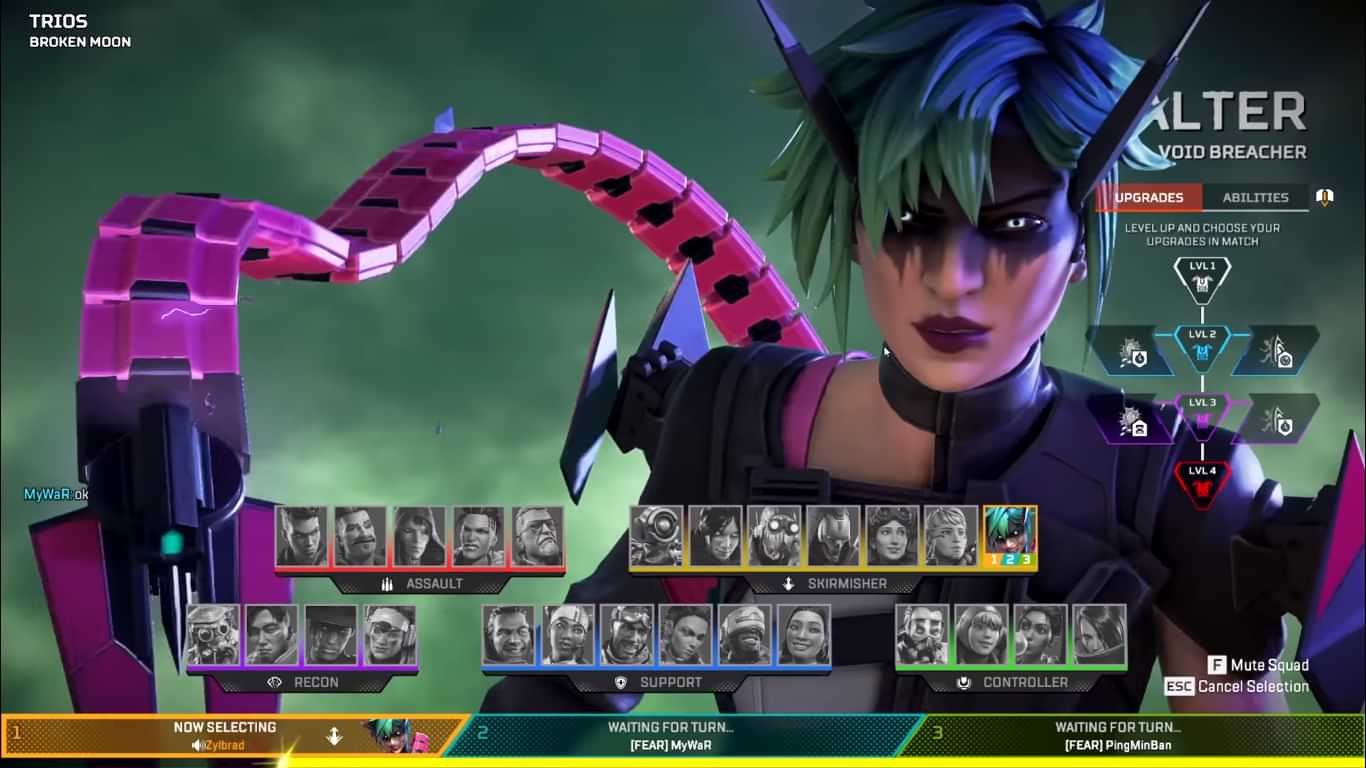Image resolution: width=1366 pixels, height=768 pixels.
Task: Switch to the Abilities tab
Action: click(x=1254, y=197)
